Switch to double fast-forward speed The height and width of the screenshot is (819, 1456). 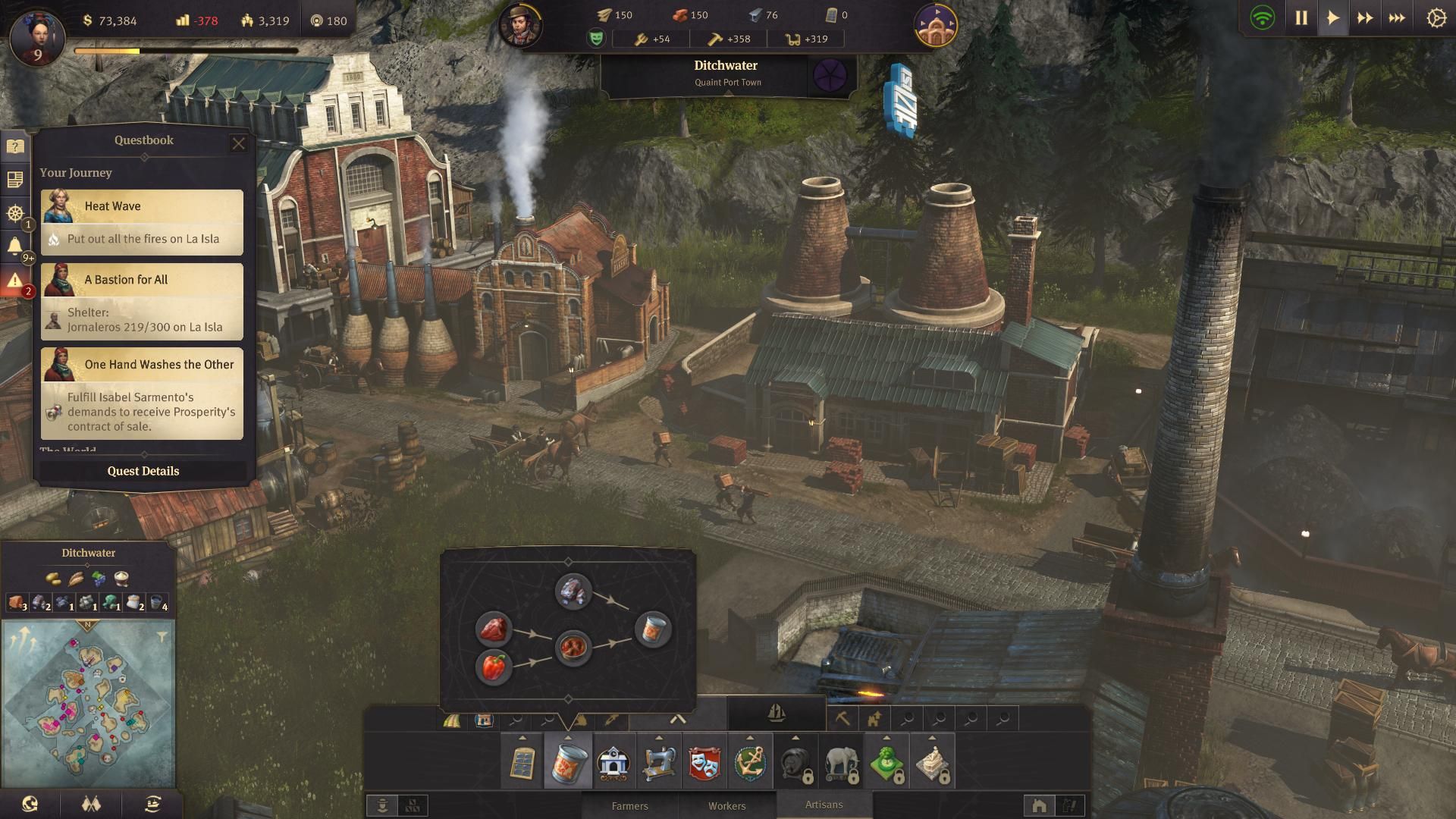1365,18
